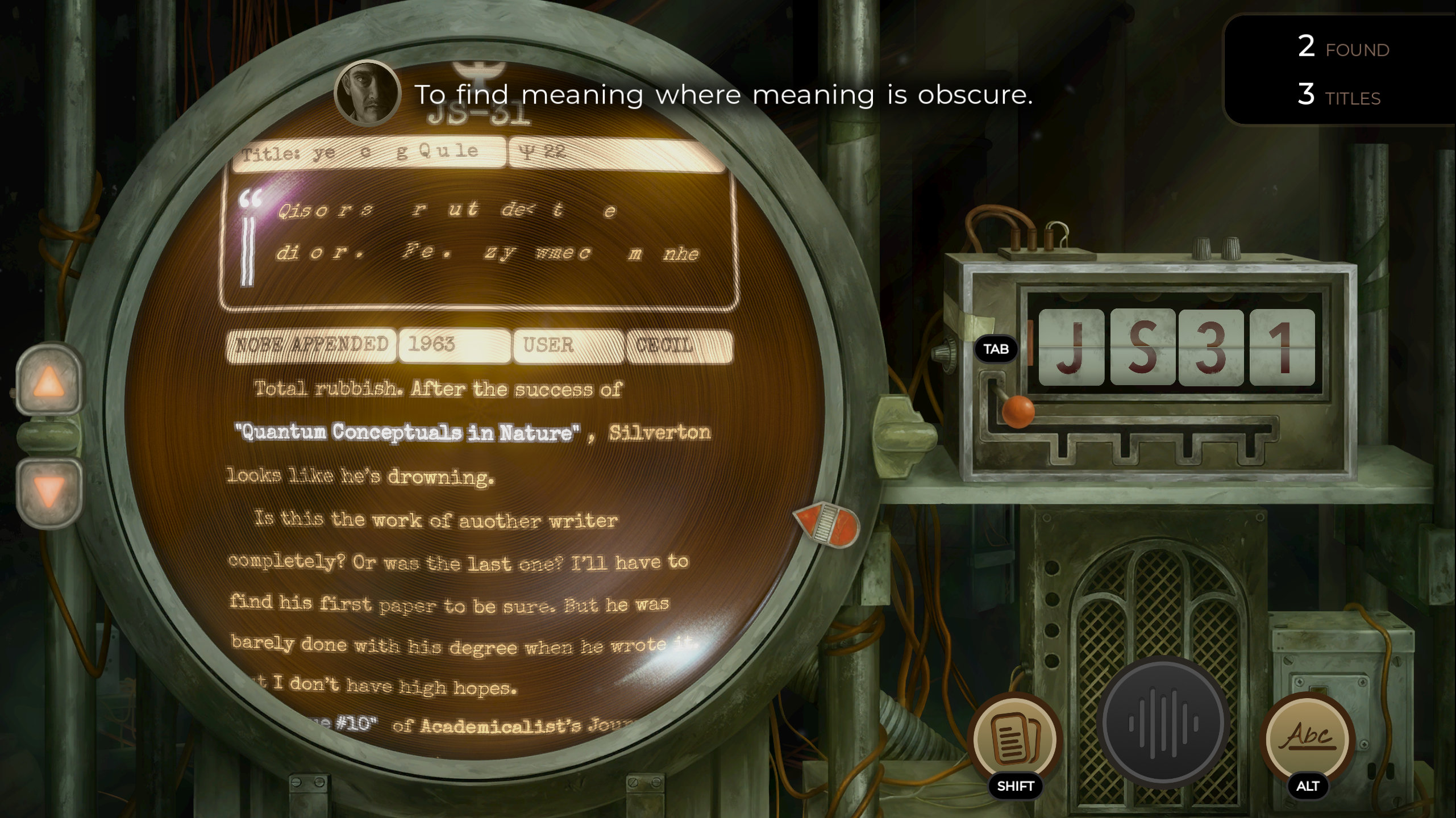Select the letter S code tile
This screenshot has height=818, width=1456.
1142,348
